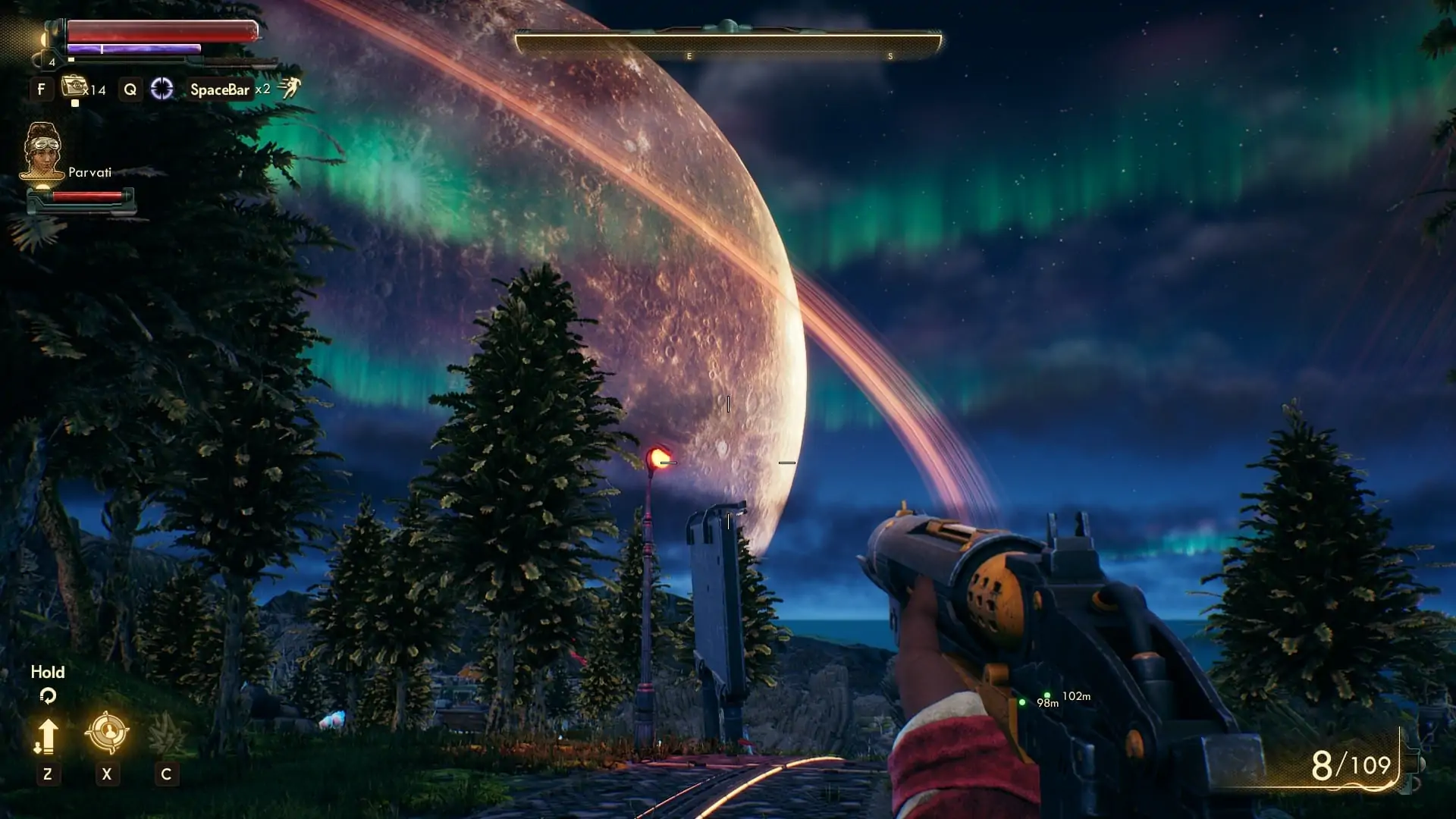Click the circular recall arrow icon under Hold
This screenshot has height=819, width=1456.
pos(49,695)
